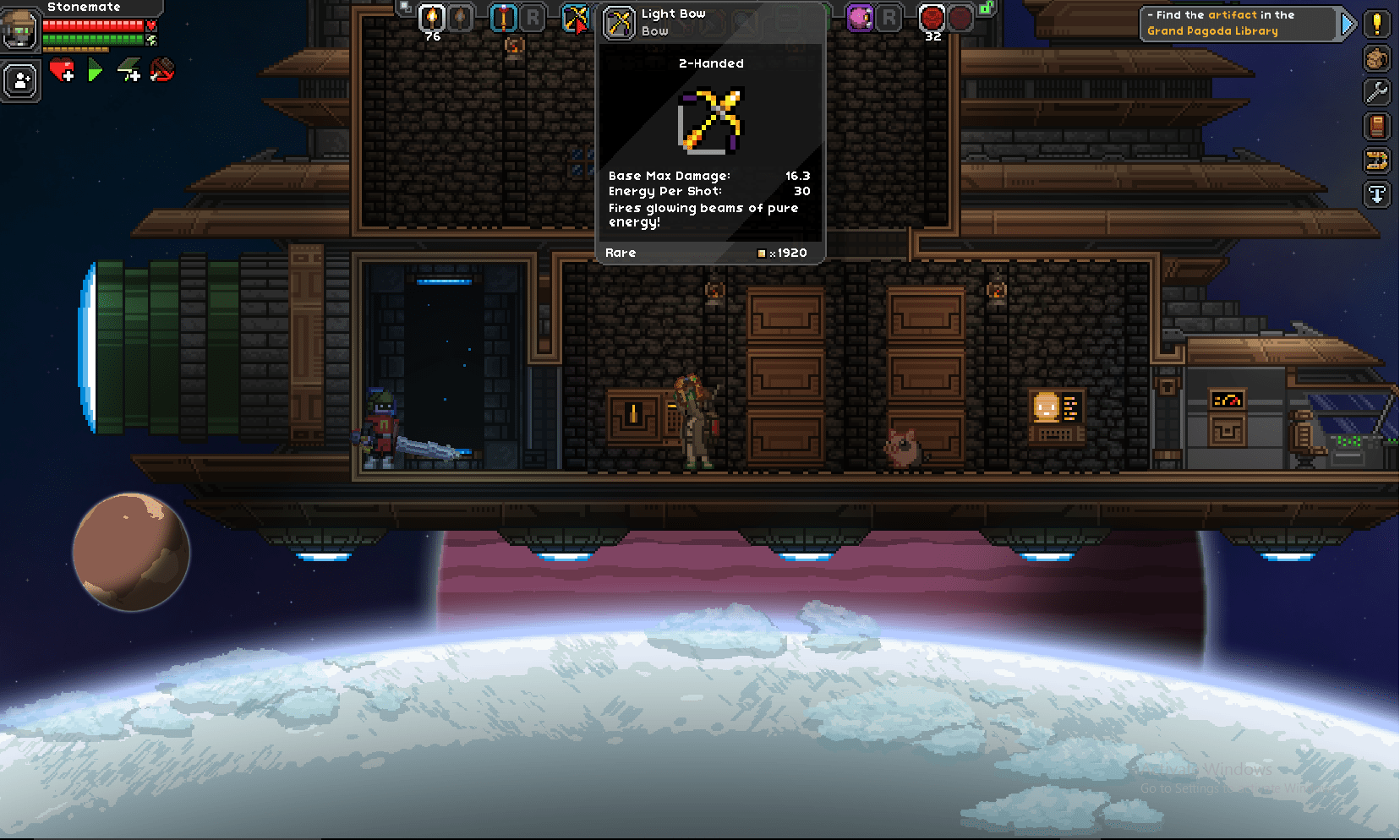1400x840 pixels.
Task: Toggle the rage status heart-plus icon
Action: point(62,72)
